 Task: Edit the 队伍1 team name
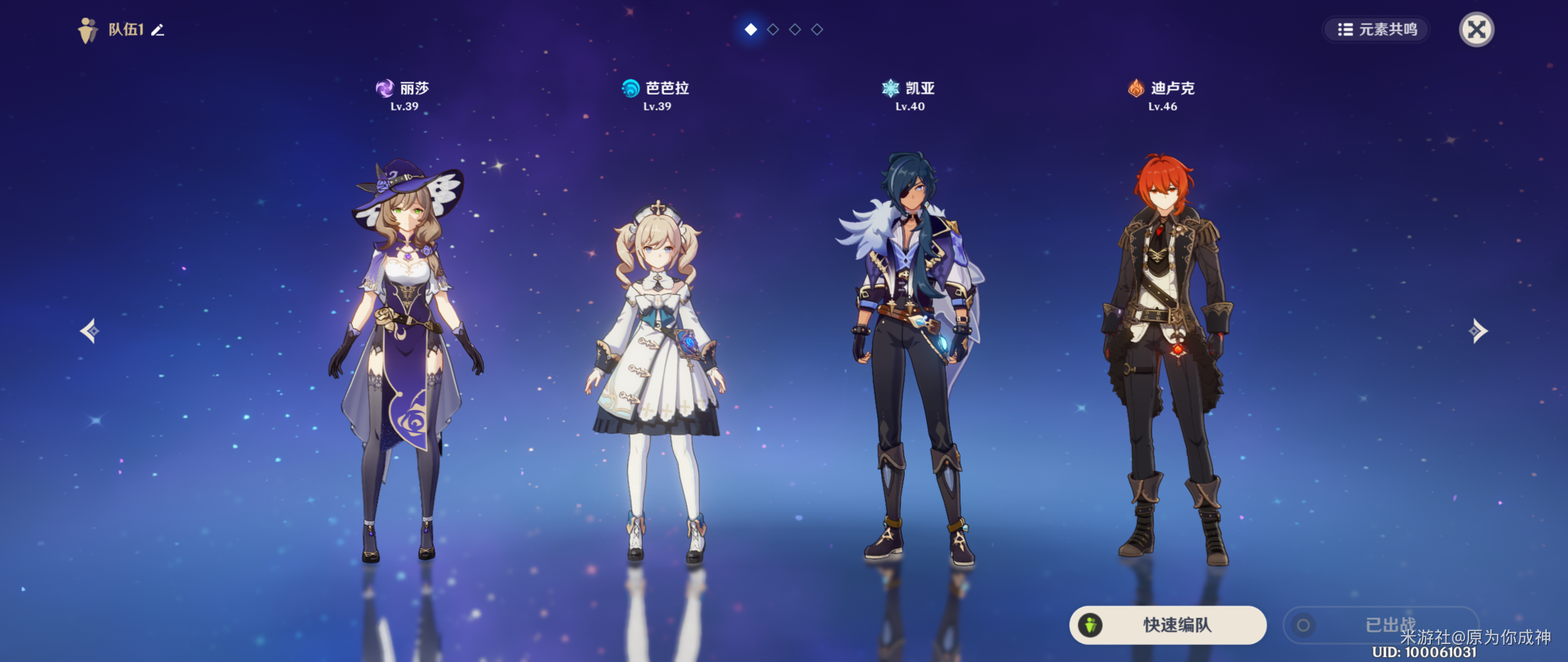(x=158, y=30)
